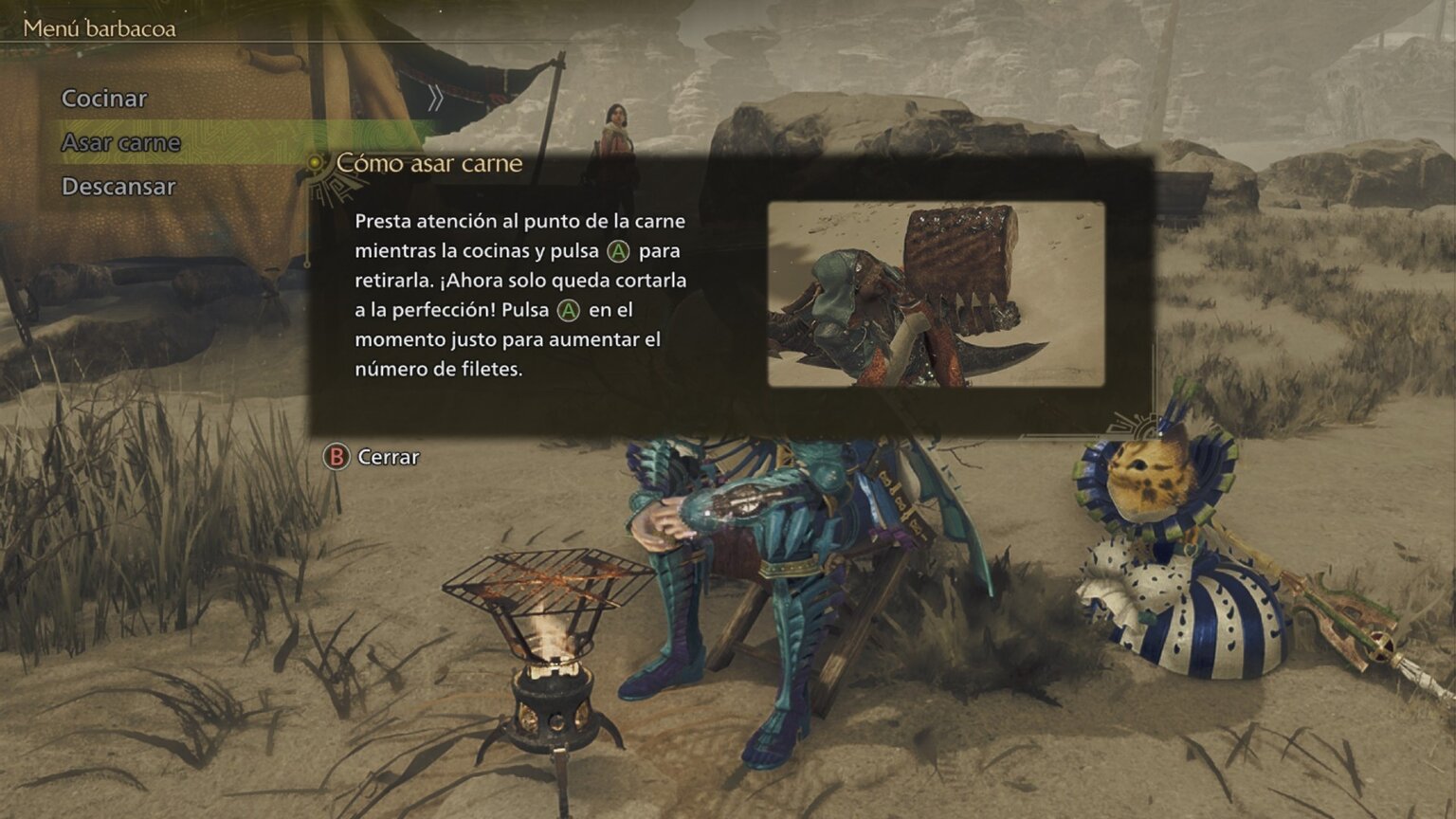Viewport: 1456px width, 819px height.
Task: Click the yellow circular marker beside 'Cómo asar carne'
Action: [315, 163]
